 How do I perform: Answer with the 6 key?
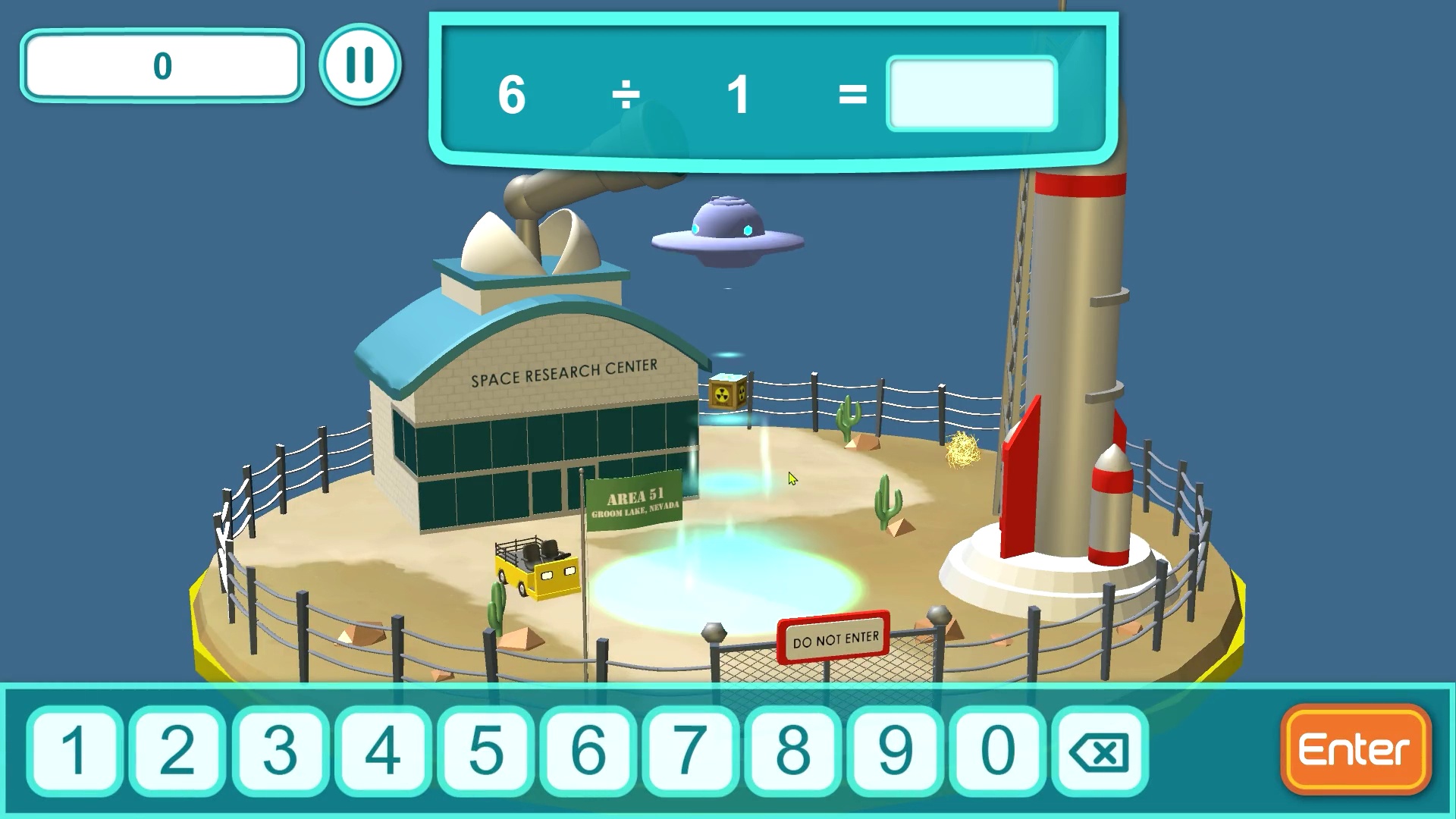tap(588, 750)
